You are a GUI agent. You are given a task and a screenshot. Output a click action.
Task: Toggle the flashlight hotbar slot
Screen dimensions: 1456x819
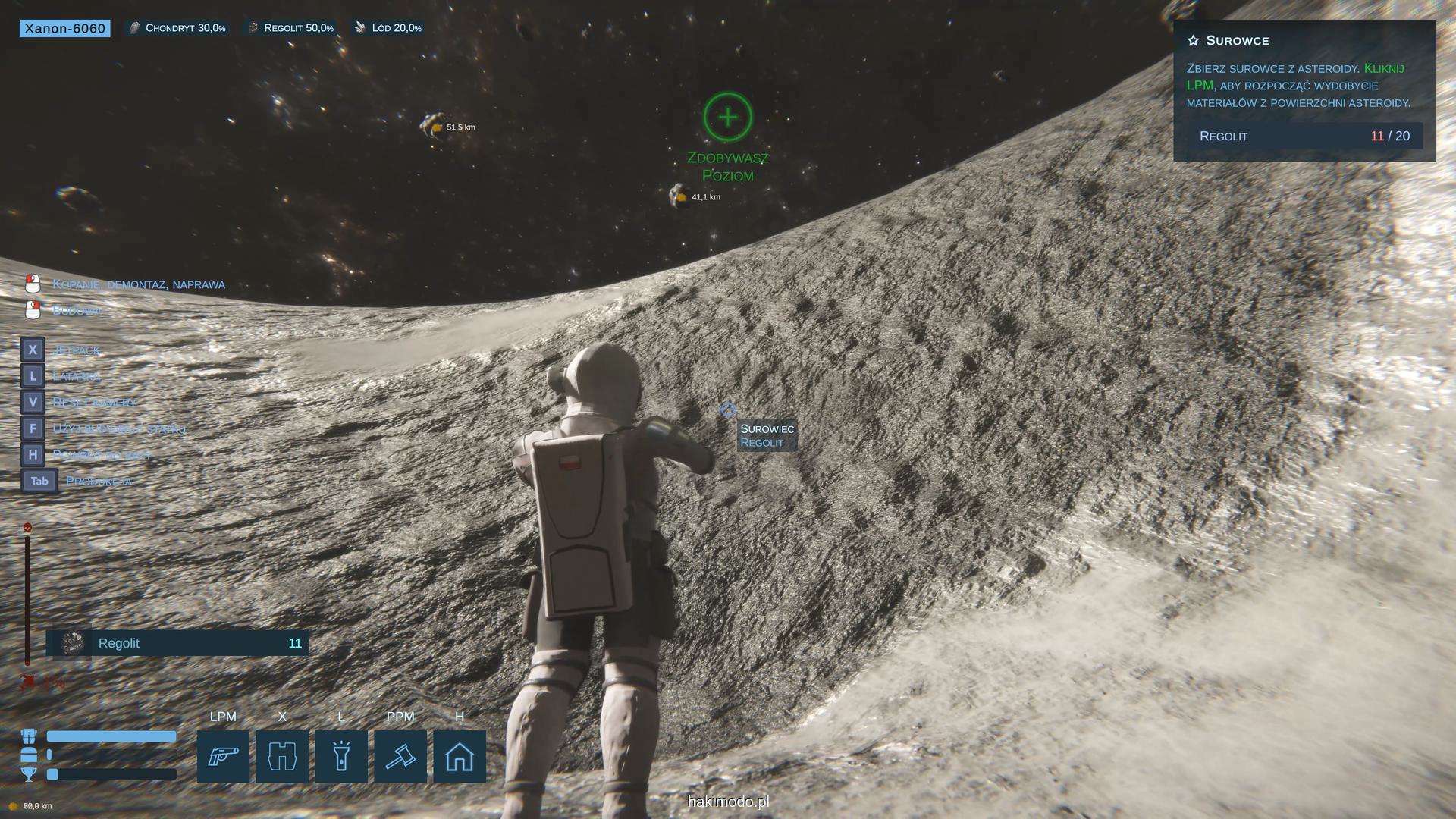point(341,756)
